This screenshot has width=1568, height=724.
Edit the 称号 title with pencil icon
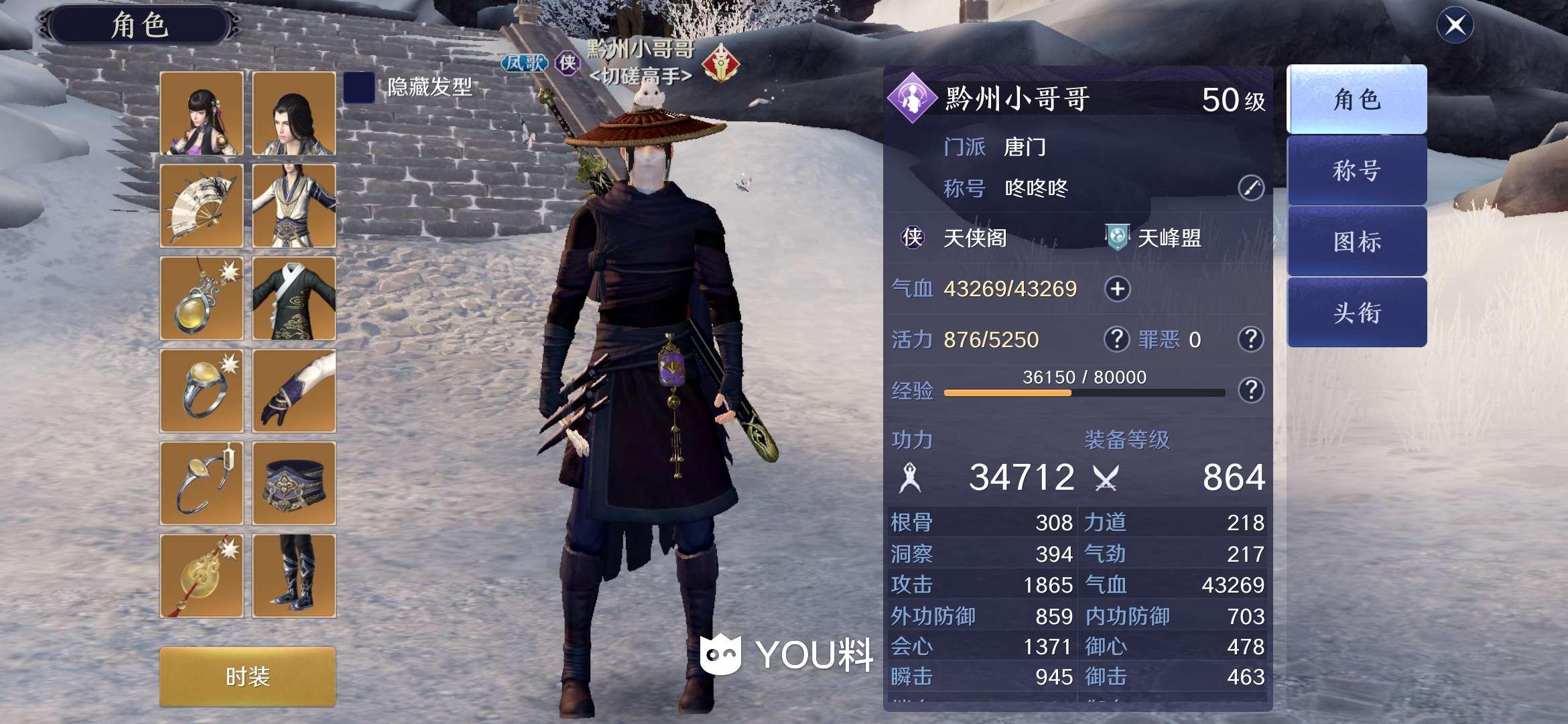pos(1250,188)
